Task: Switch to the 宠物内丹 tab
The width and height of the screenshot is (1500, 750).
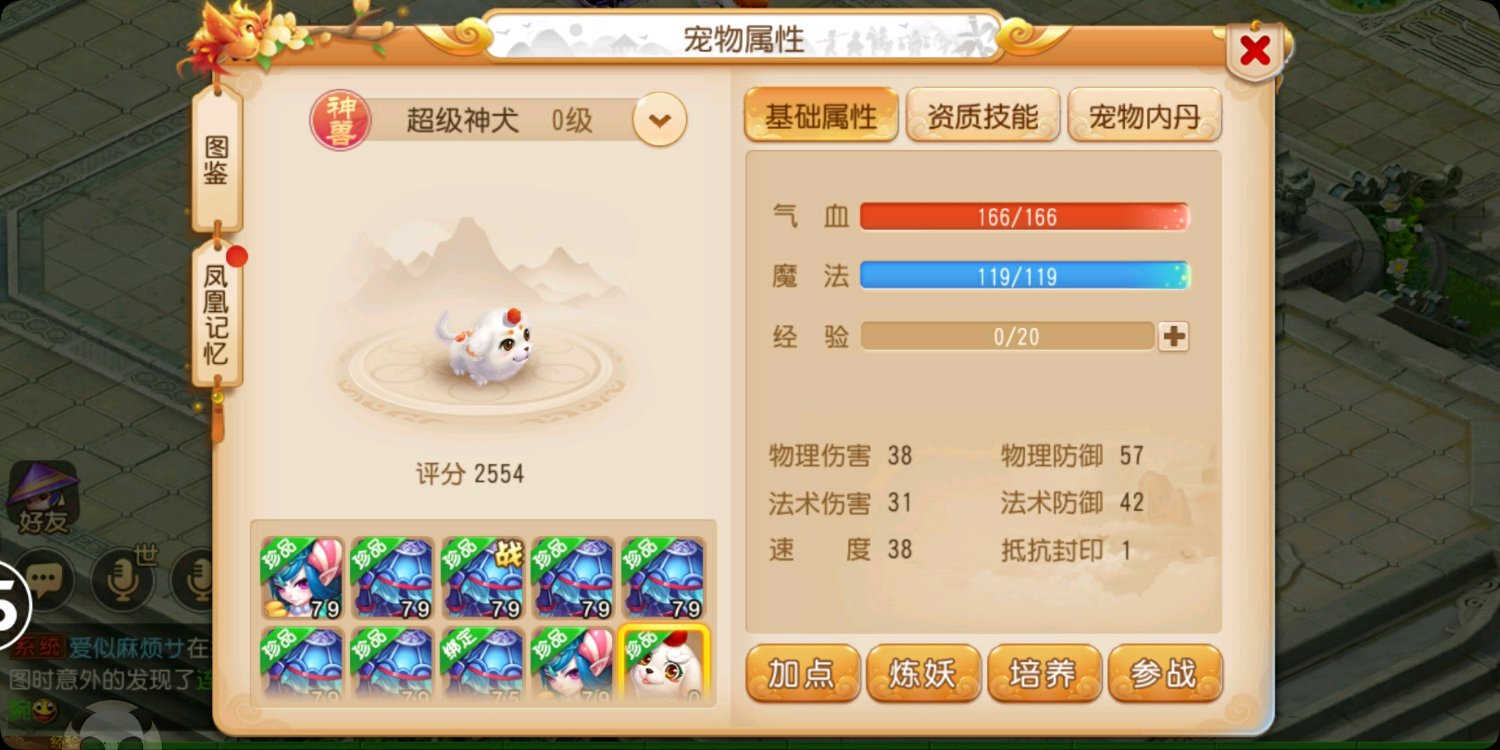Action: 1144,114
